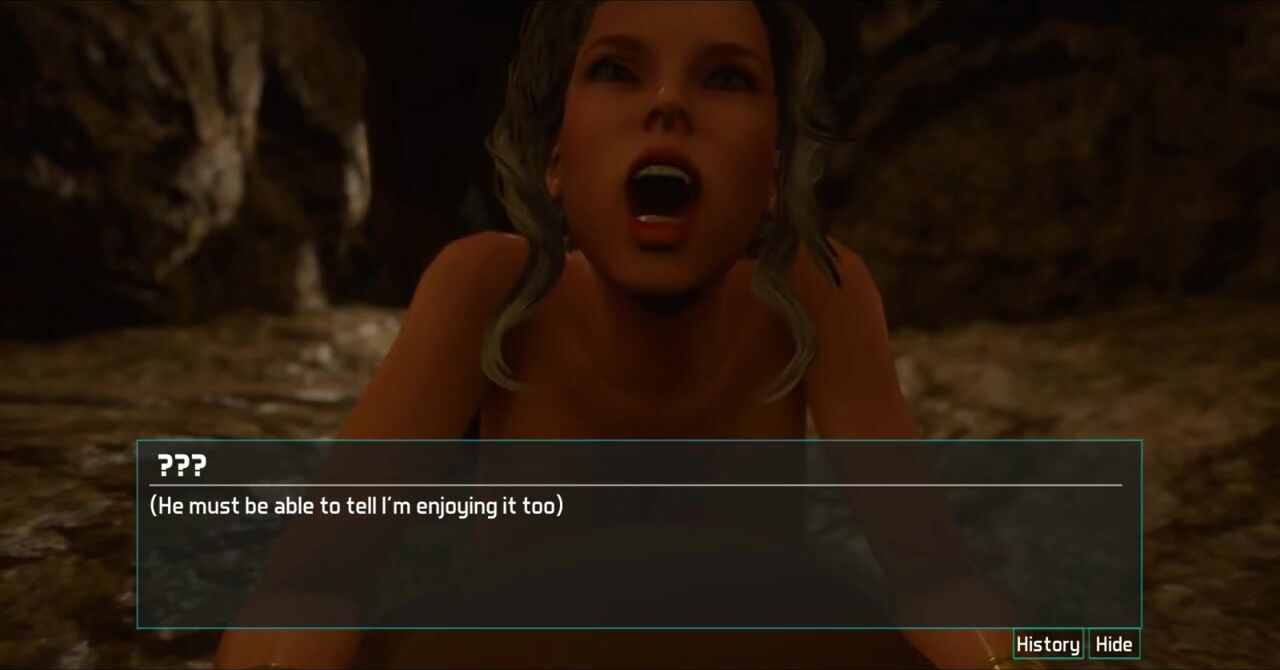Open the dialogue History log
Screen dimensions: 1280x670
(x=1047, y=645)
